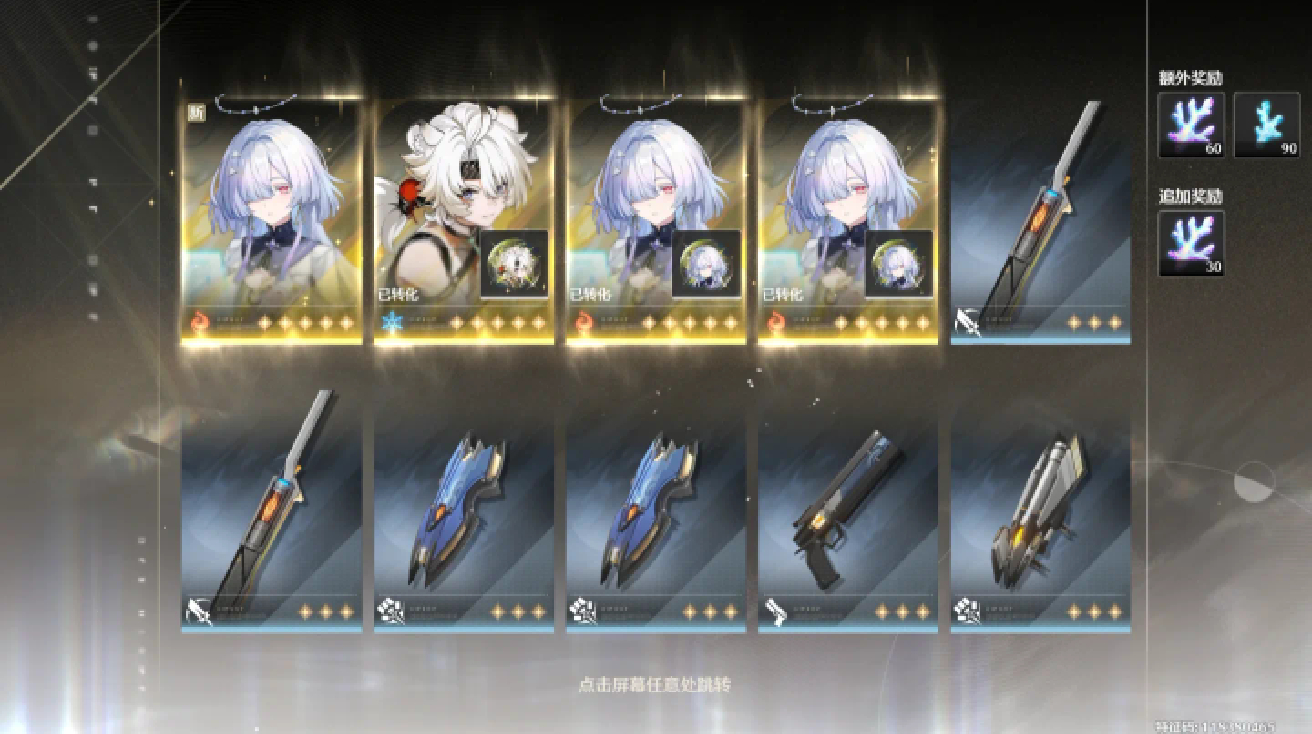This screenshot has width=1312, height=734.
Task: Select the new character card marked 新
Action: 271,220
